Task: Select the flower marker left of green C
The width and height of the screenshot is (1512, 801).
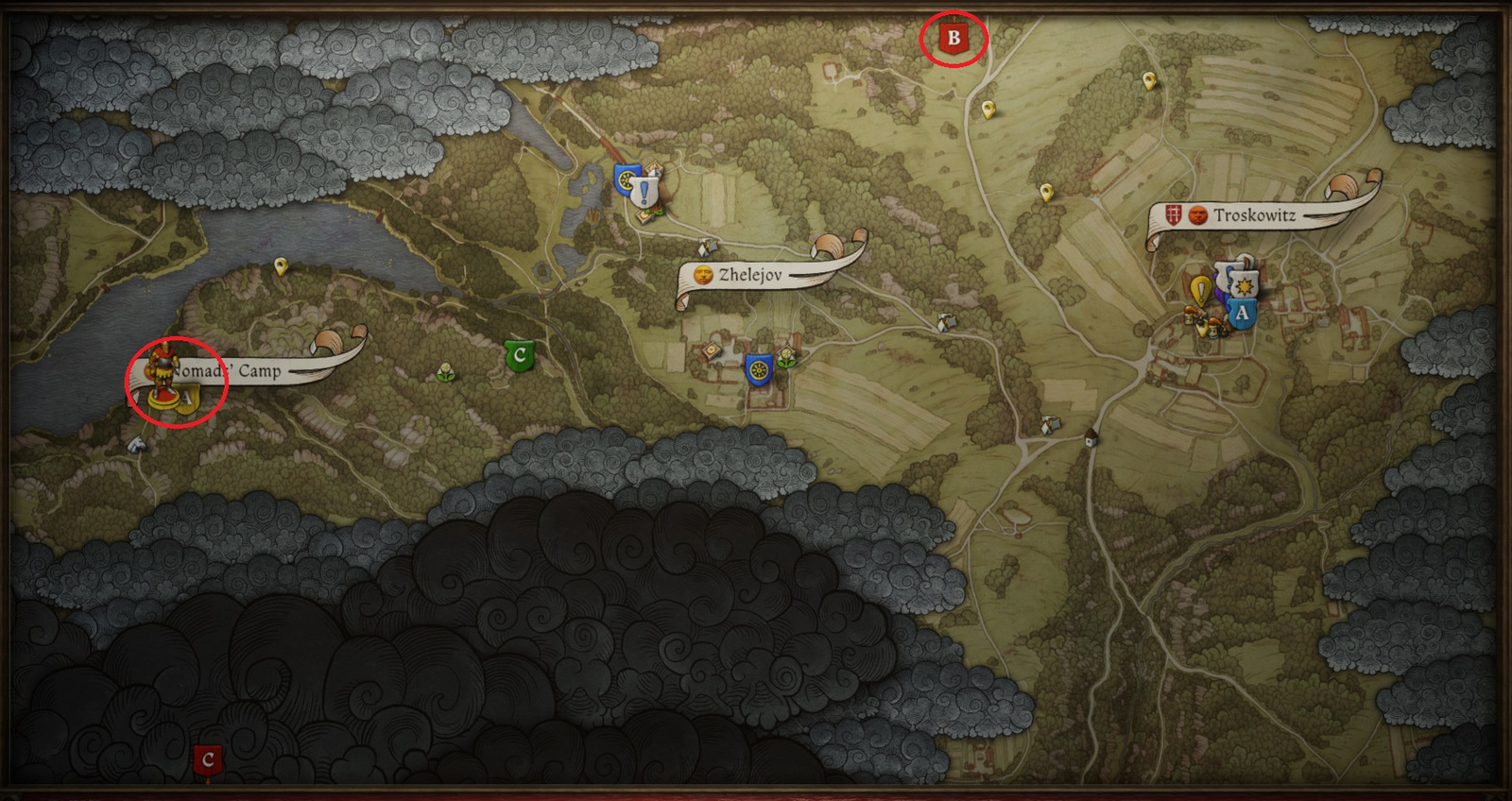Action: 446,371
